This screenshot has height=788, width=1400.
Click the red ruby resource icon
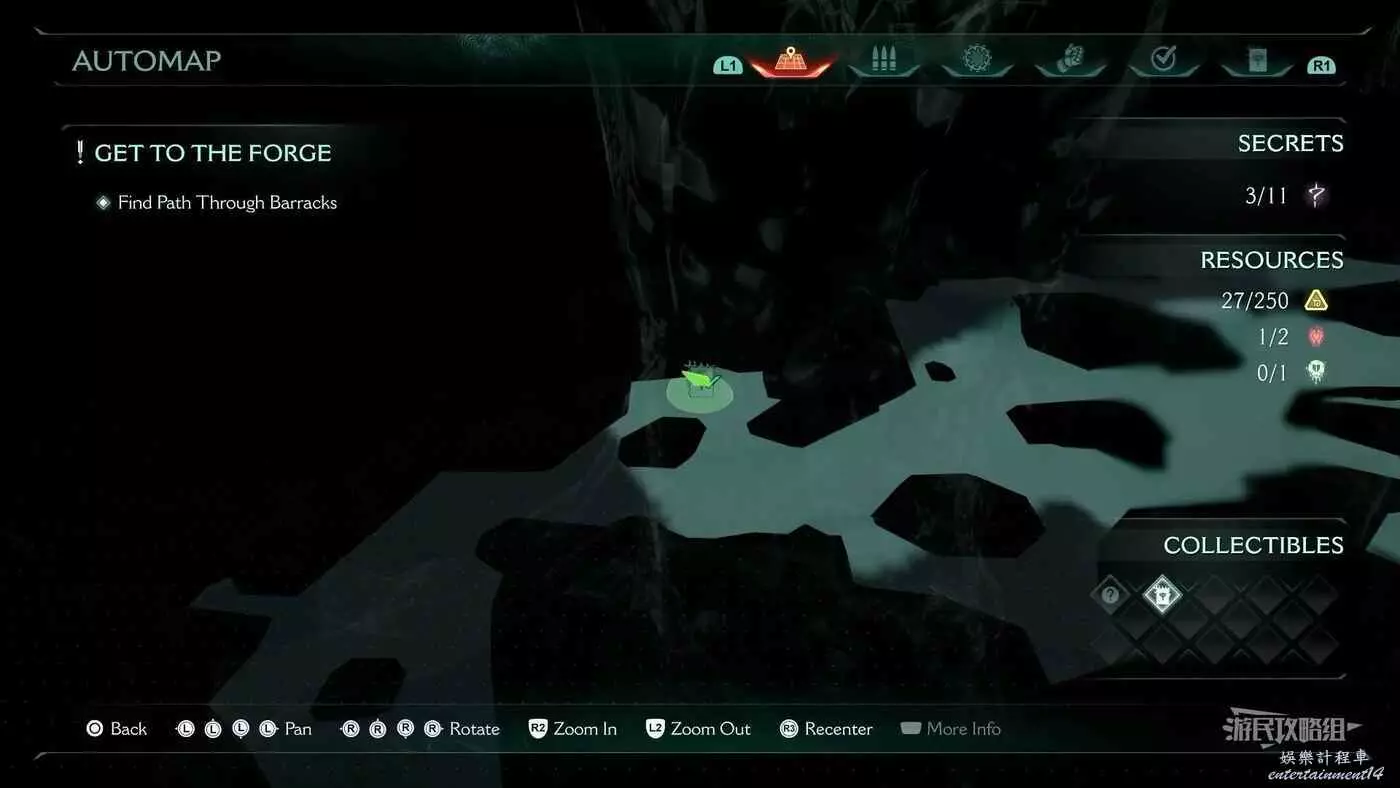point(1316,337)
